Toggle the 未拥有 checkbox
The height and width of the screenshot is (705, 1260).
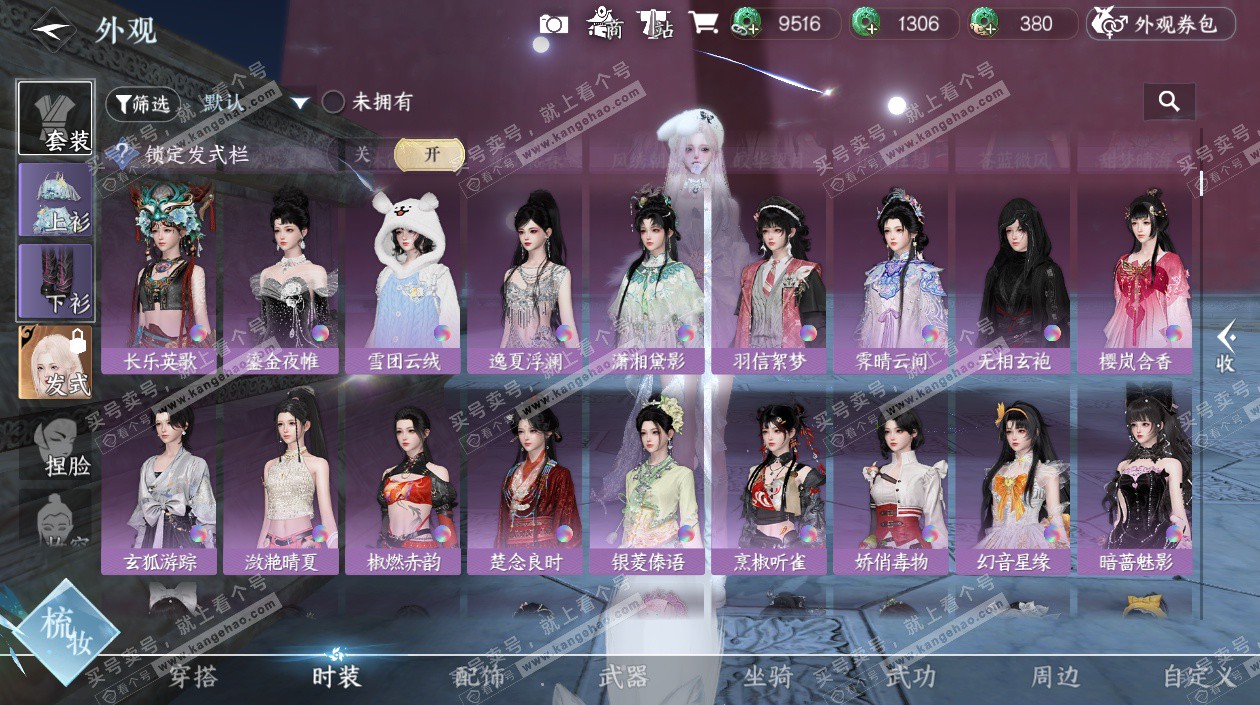(x=333, y=102)
